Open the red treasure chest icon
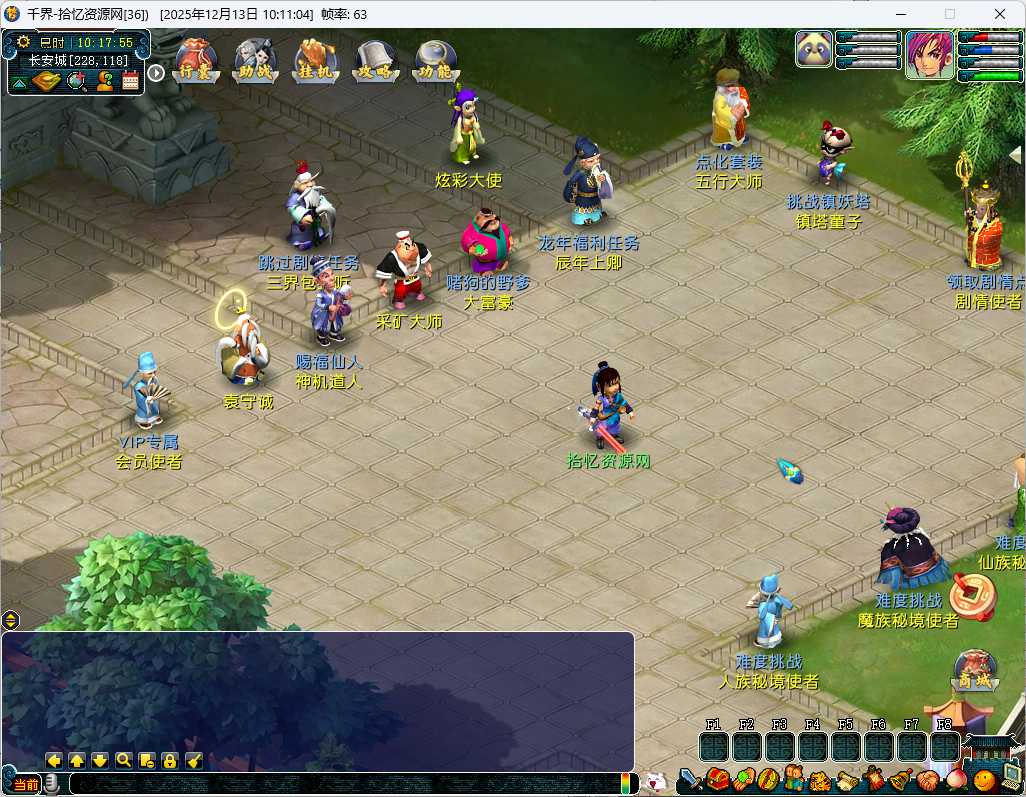 [x=716, y=779]
